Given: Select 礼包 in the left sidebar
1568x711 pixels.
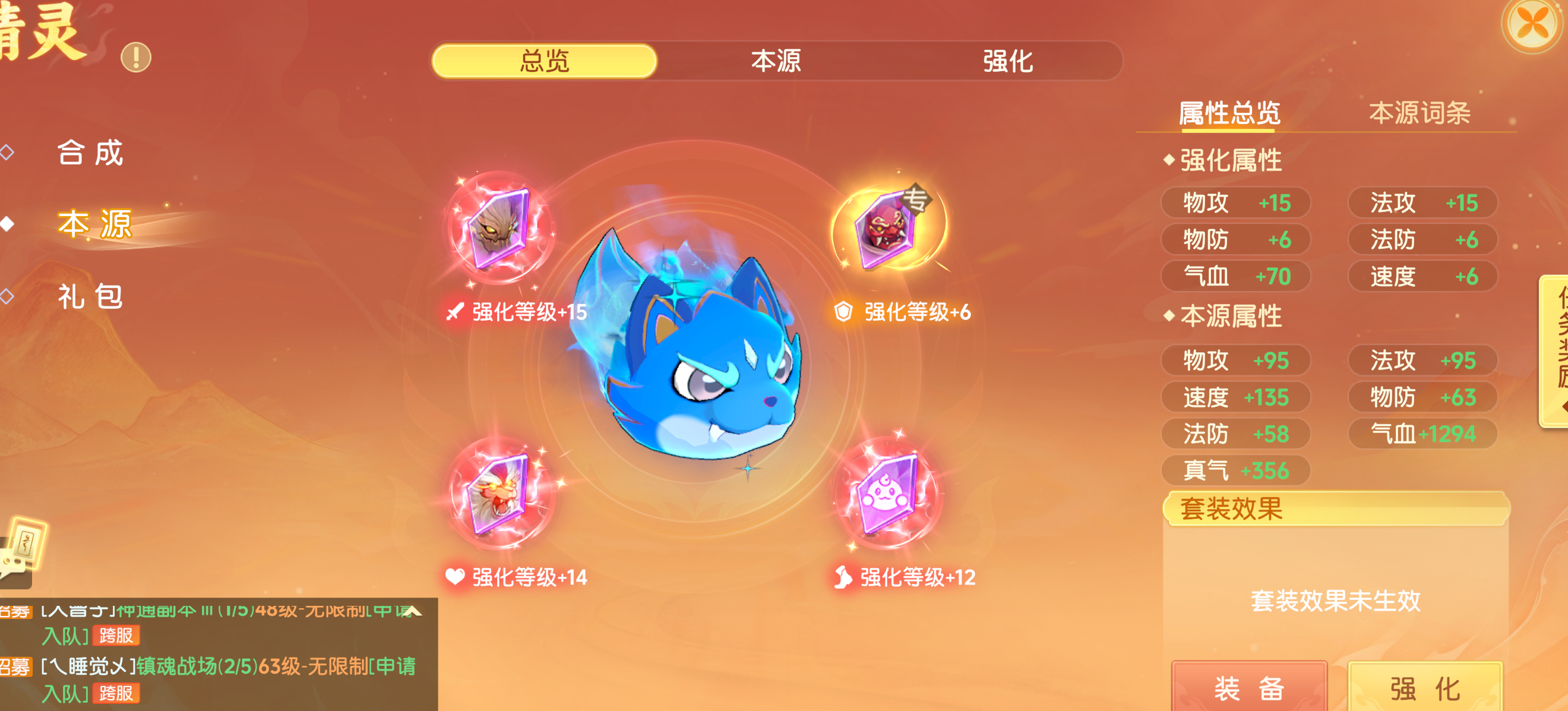Looking at the screenshot, I should point(91,298).
